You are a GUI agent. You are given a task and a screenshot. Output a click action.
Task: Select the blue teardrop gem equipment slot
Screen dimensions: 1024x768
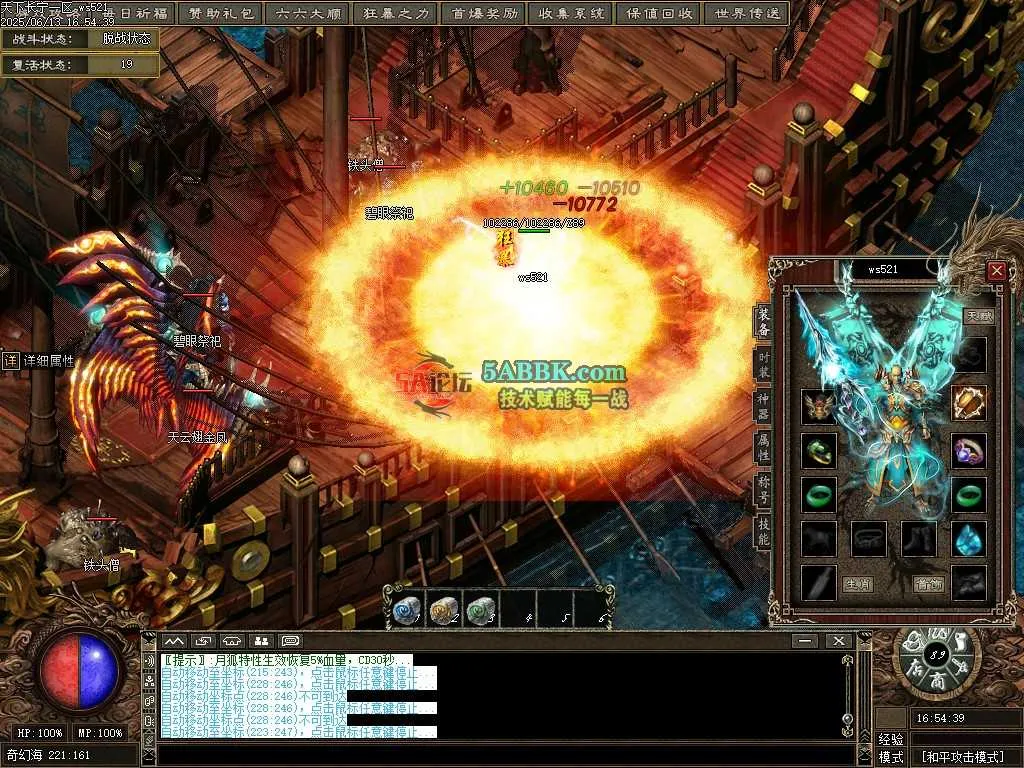(x=968, y=539)
